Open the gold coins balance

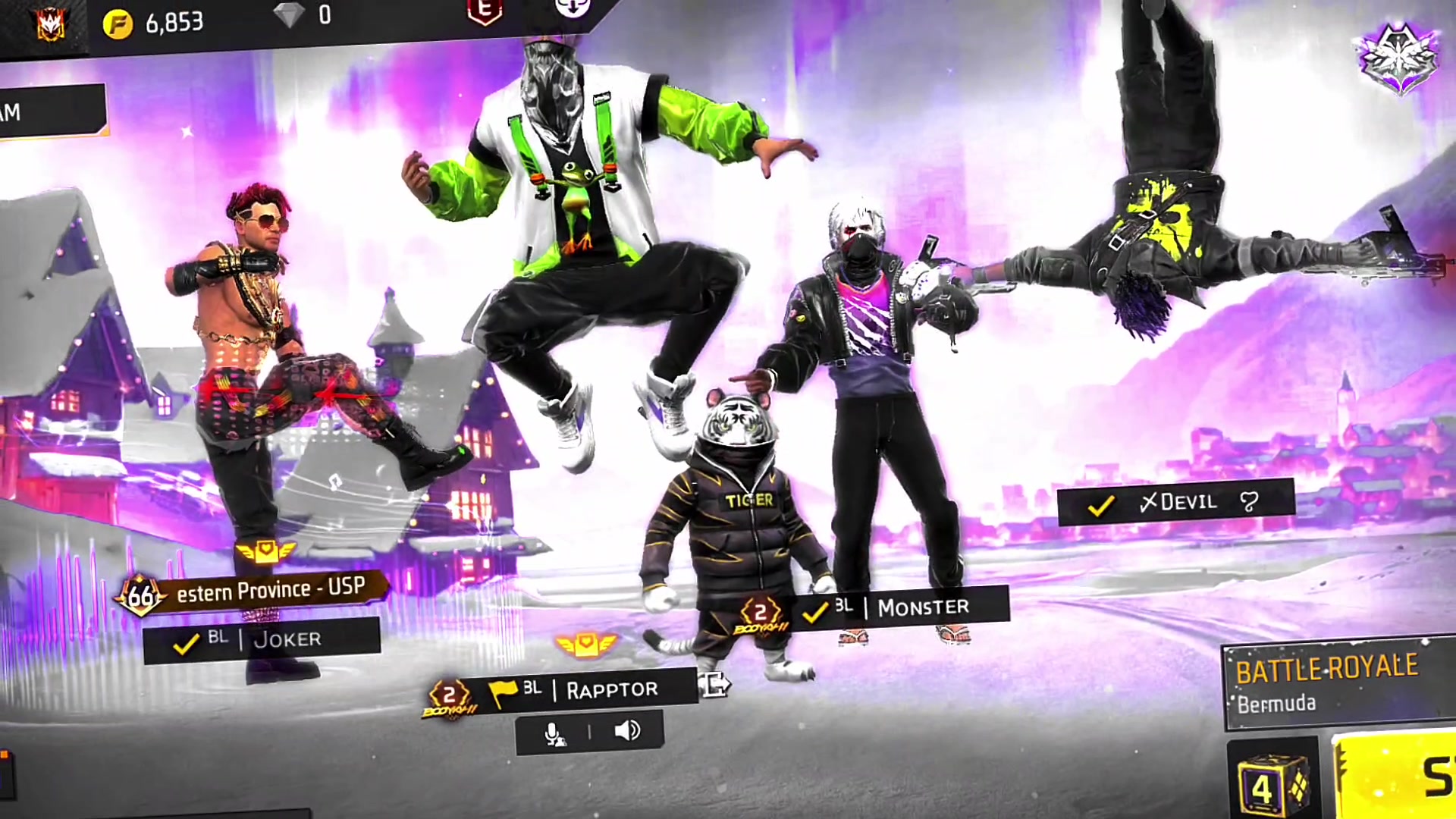click(155, 24)
